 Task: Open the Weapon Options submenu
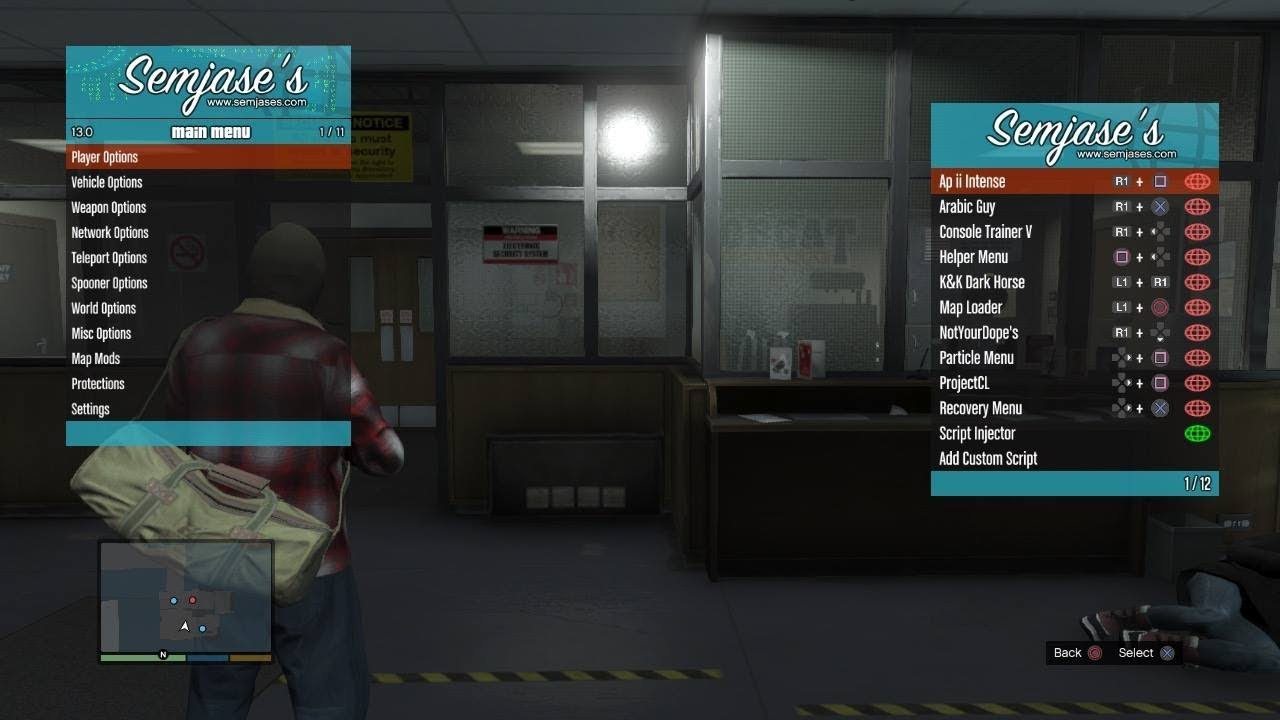[109, 208]
